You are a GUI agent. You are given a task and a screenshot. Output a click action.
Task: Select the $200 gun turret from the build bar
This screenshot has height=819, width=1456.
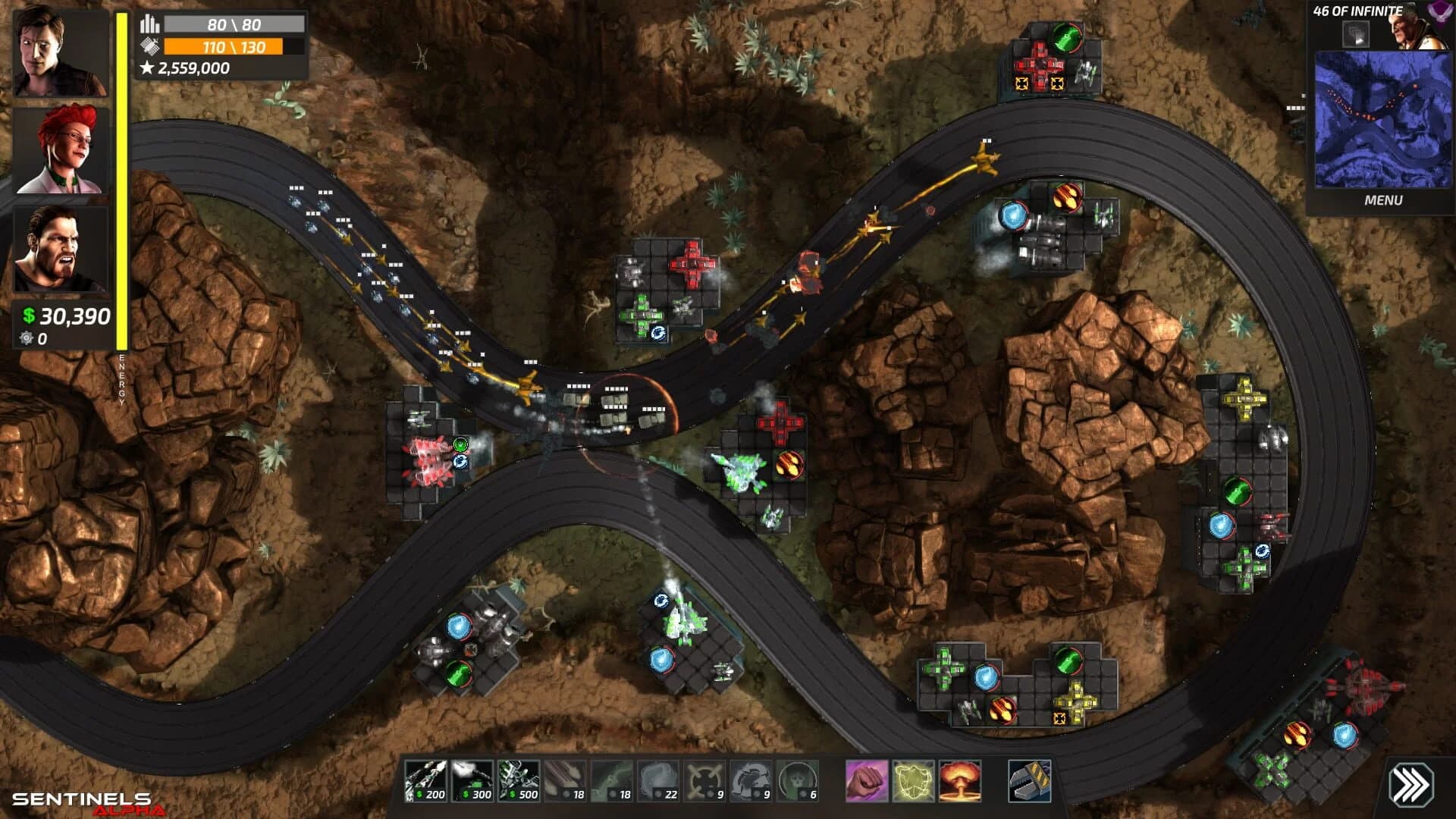[x=426, y=783]
